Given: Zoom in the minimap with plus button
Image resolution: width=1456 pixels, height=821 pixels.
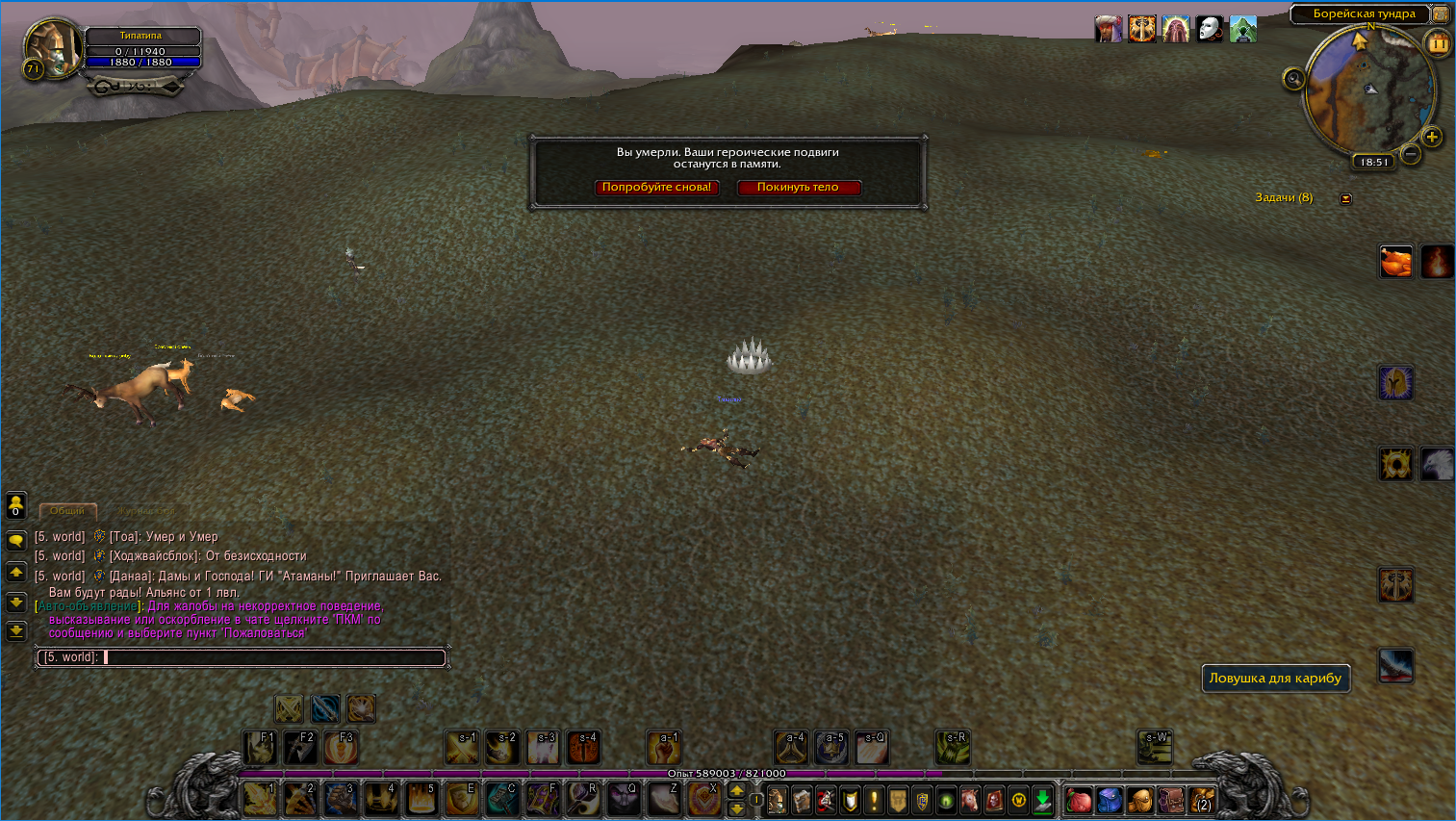Looking at the screenshot, I should [1432, 137].
